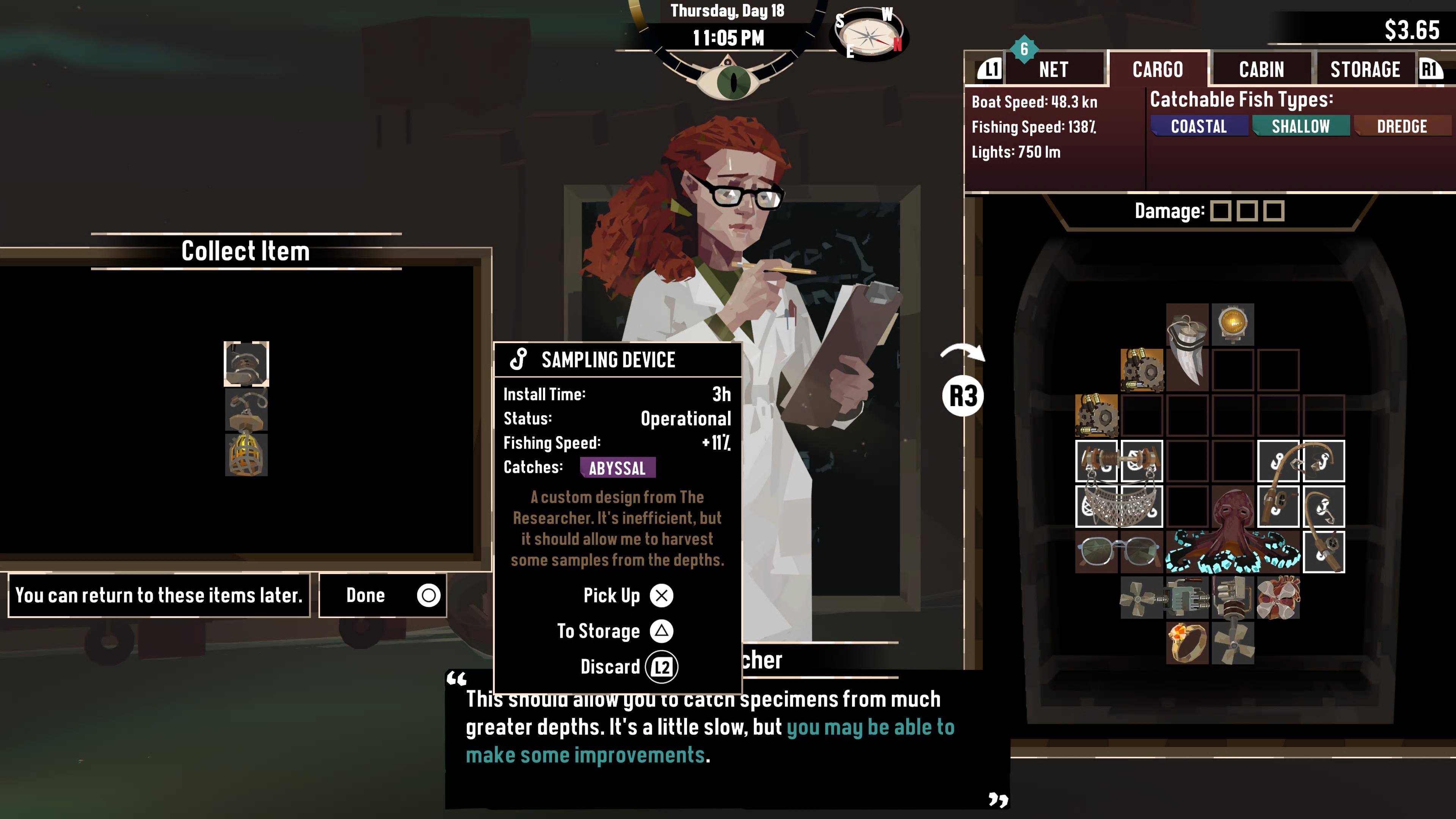Choose the yellow lamp light in cargo
The image size is (1456, 819).
(x=1233, y=325)
